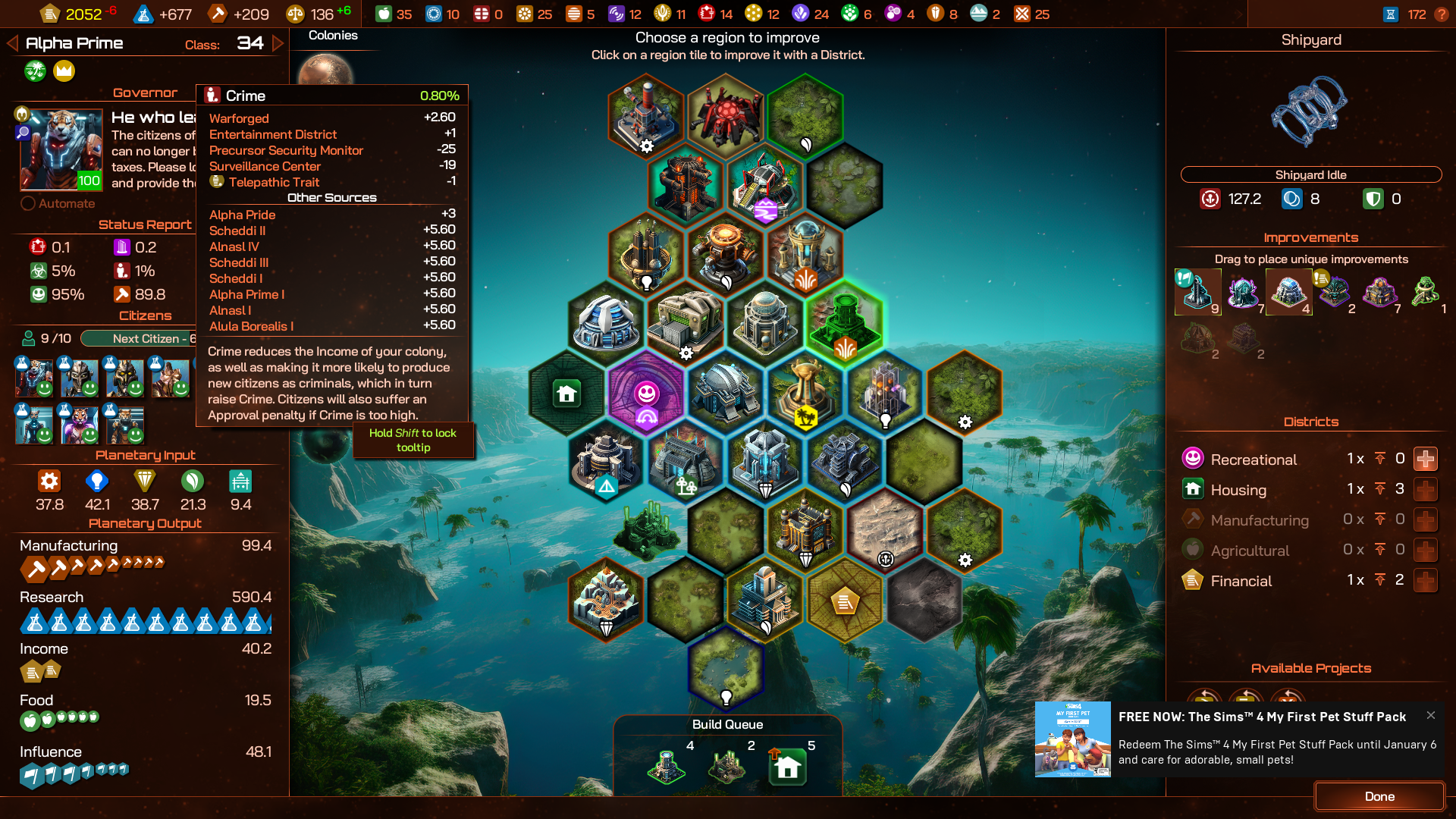Add a Financial district
1456x819 pixels.
coord(1426,580)
